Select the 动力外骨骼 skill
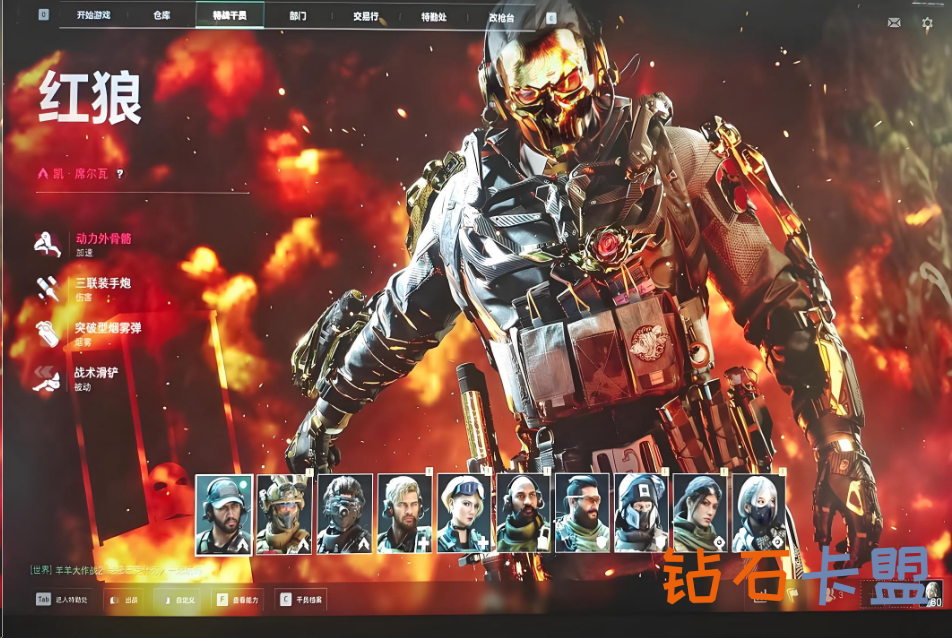 pos(103,240)
